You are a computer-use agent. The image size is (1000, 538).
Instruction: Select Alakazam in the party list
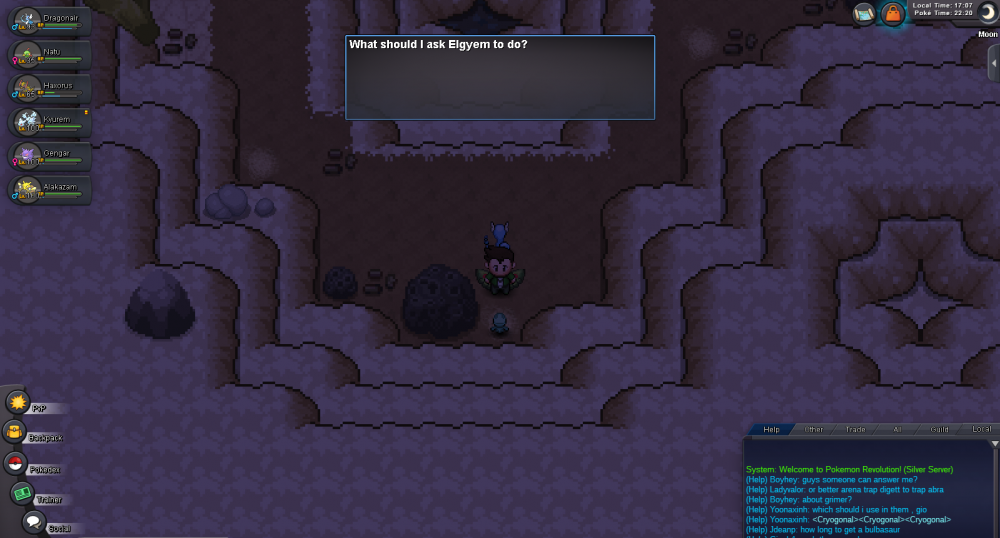pyautogui.click(x=50, y=190)
